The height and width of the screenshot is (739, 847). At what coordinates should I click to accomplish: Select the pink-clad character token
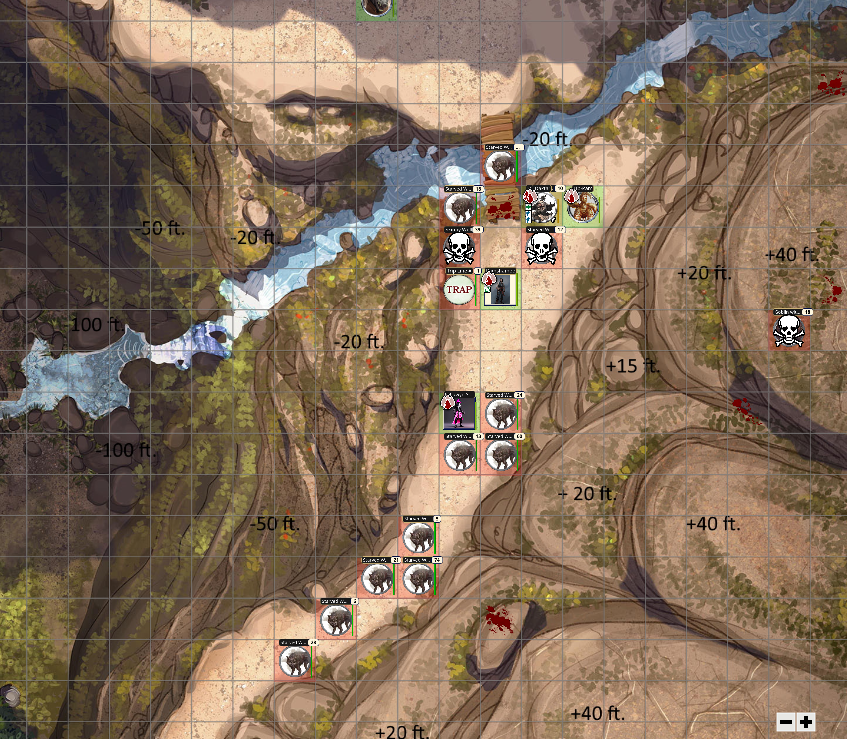point(459,410)
